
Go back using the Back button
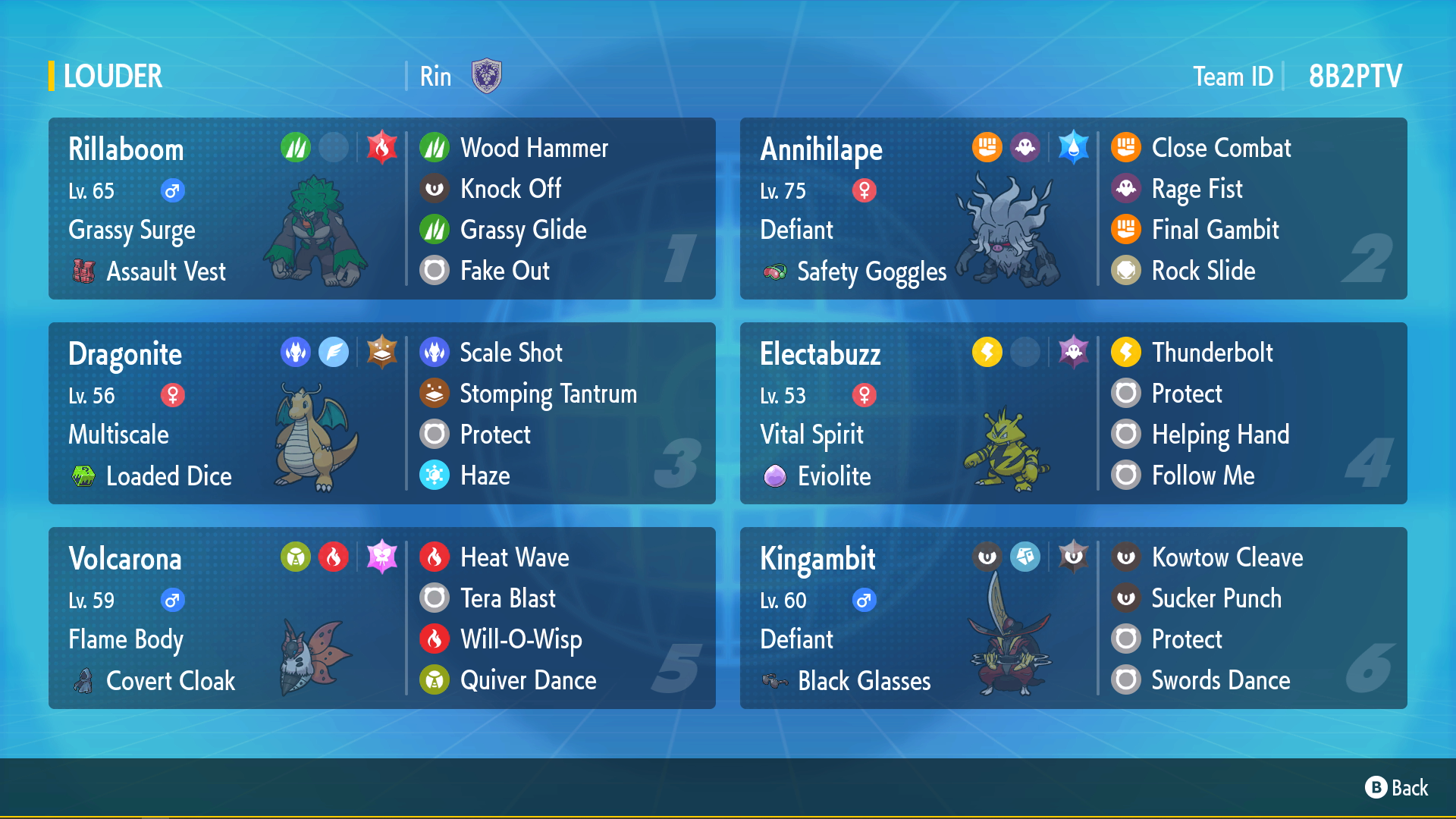[1397, 788]
